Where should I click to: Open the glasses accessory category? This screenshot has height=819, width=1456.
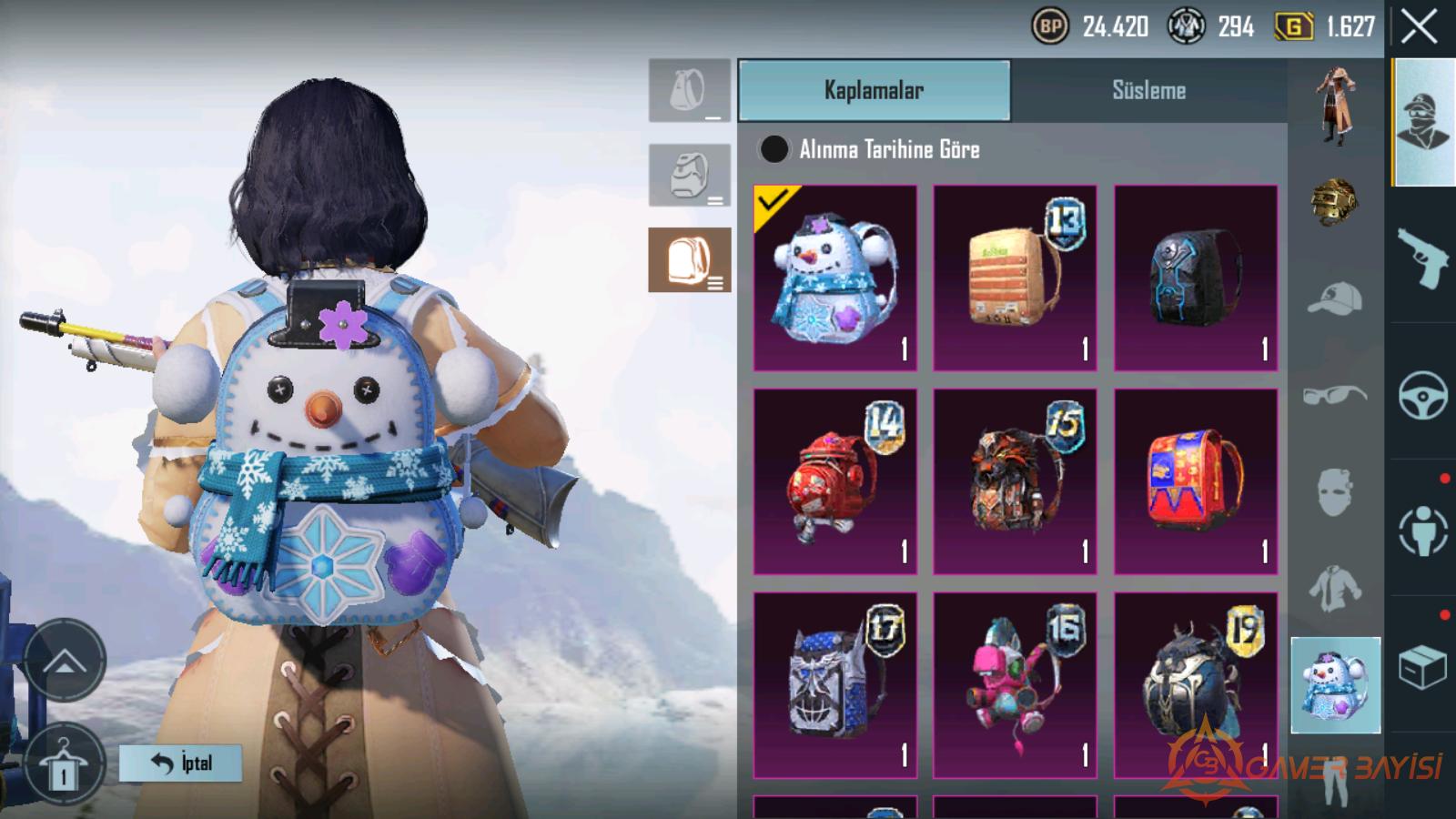click(x=1334, y=395)
